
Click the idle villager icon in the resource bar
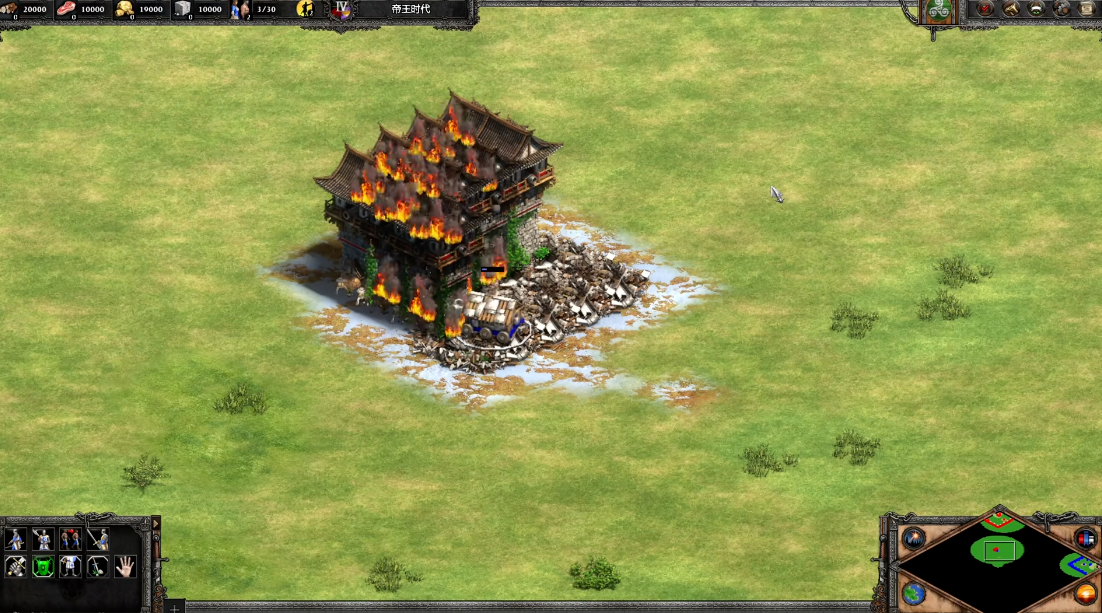pos(305,10)
